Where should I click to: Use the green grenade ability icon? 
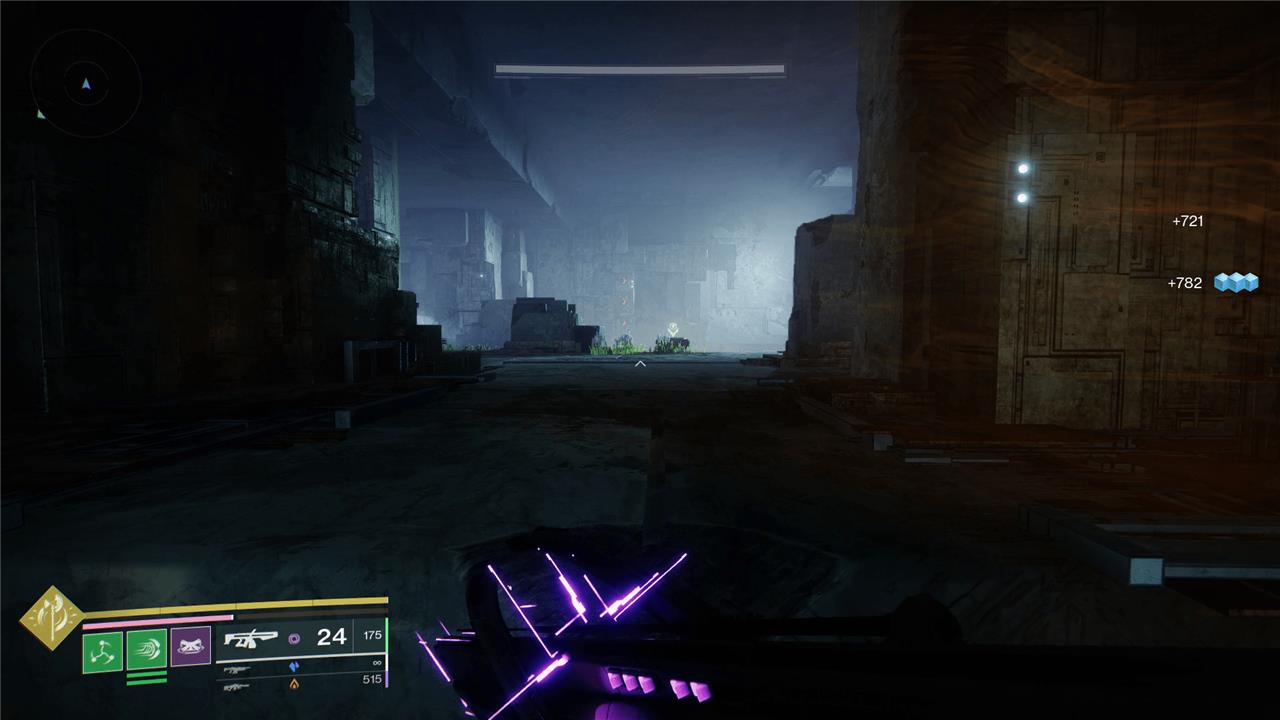click(x=102, y=650)
